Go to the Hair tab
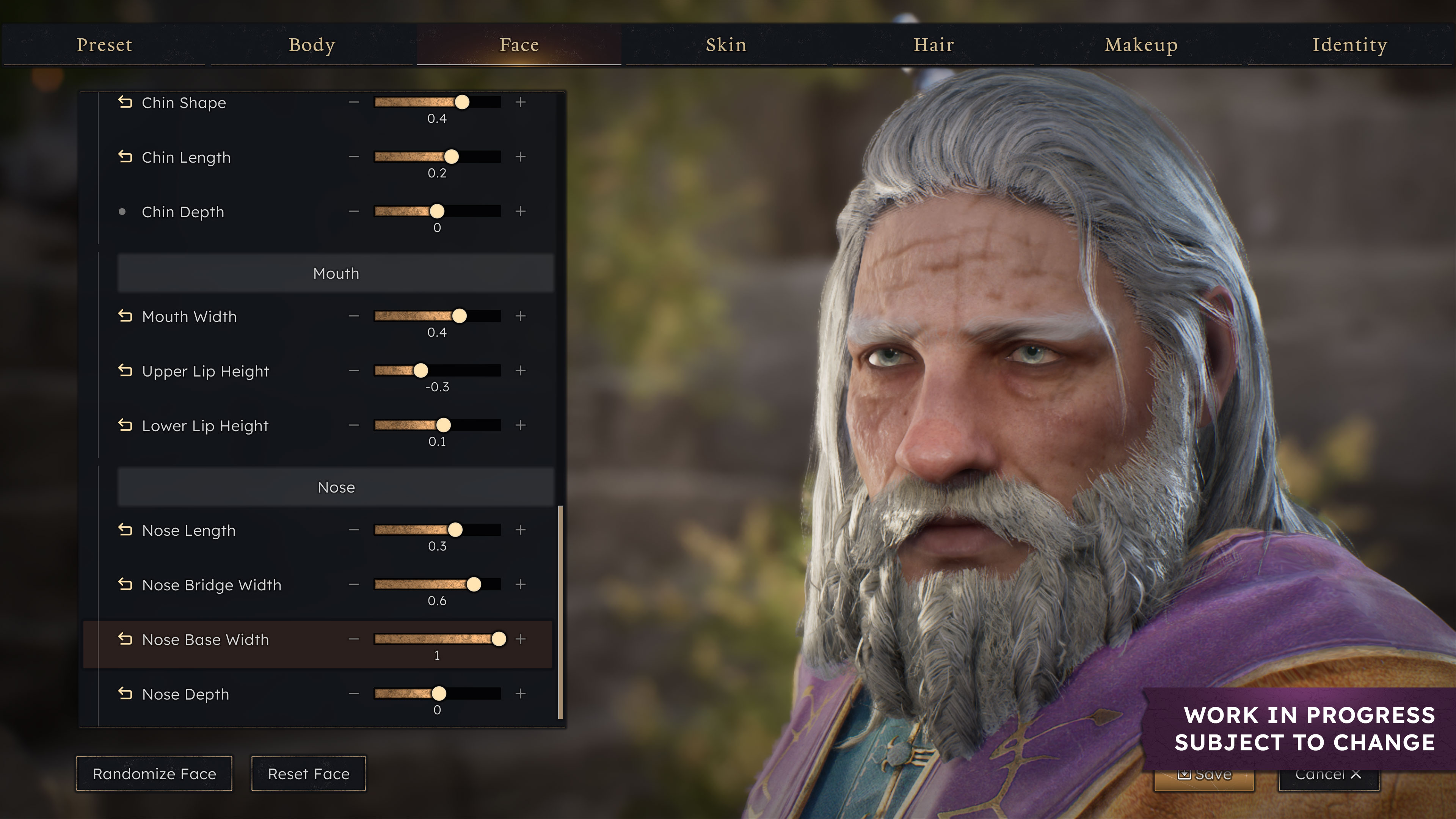This screenshot has height=819, width=1456. [934, 45]
